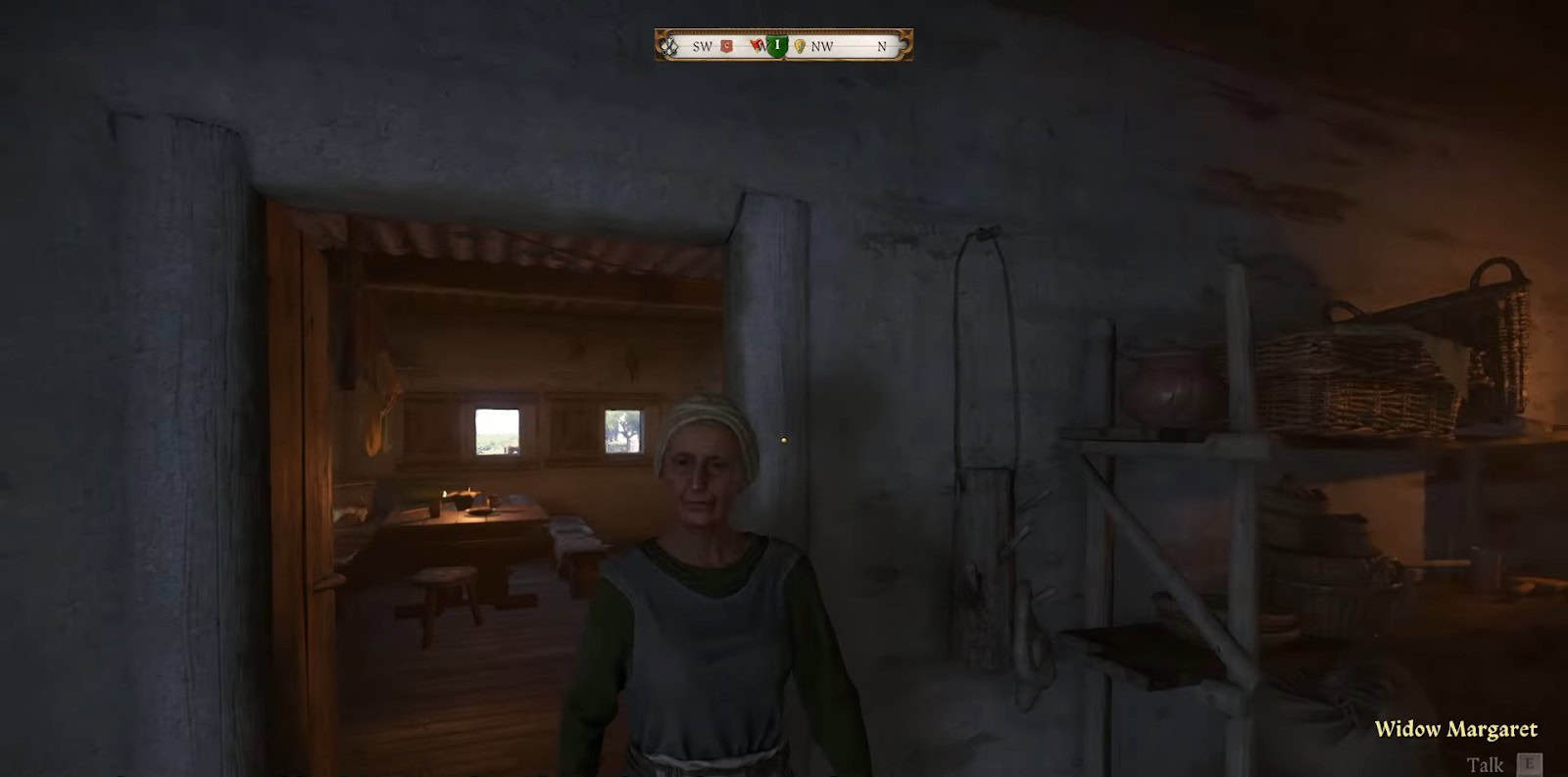The height and width of the screenshot is (777, 1568).
Task: Click the heraldic emblem at the compass left edge
Action: pos(669,46)
